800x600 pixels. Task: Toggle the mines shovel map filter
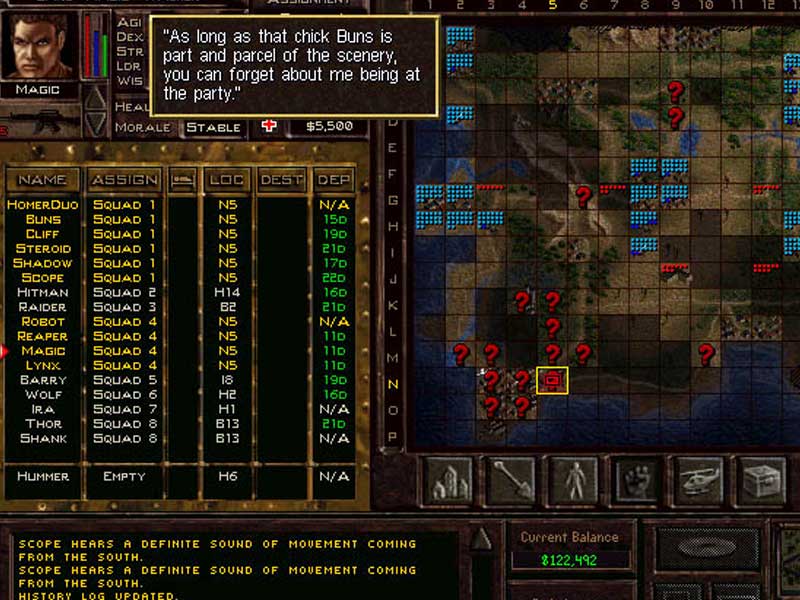pyautogui.click(x=510, y=481)
